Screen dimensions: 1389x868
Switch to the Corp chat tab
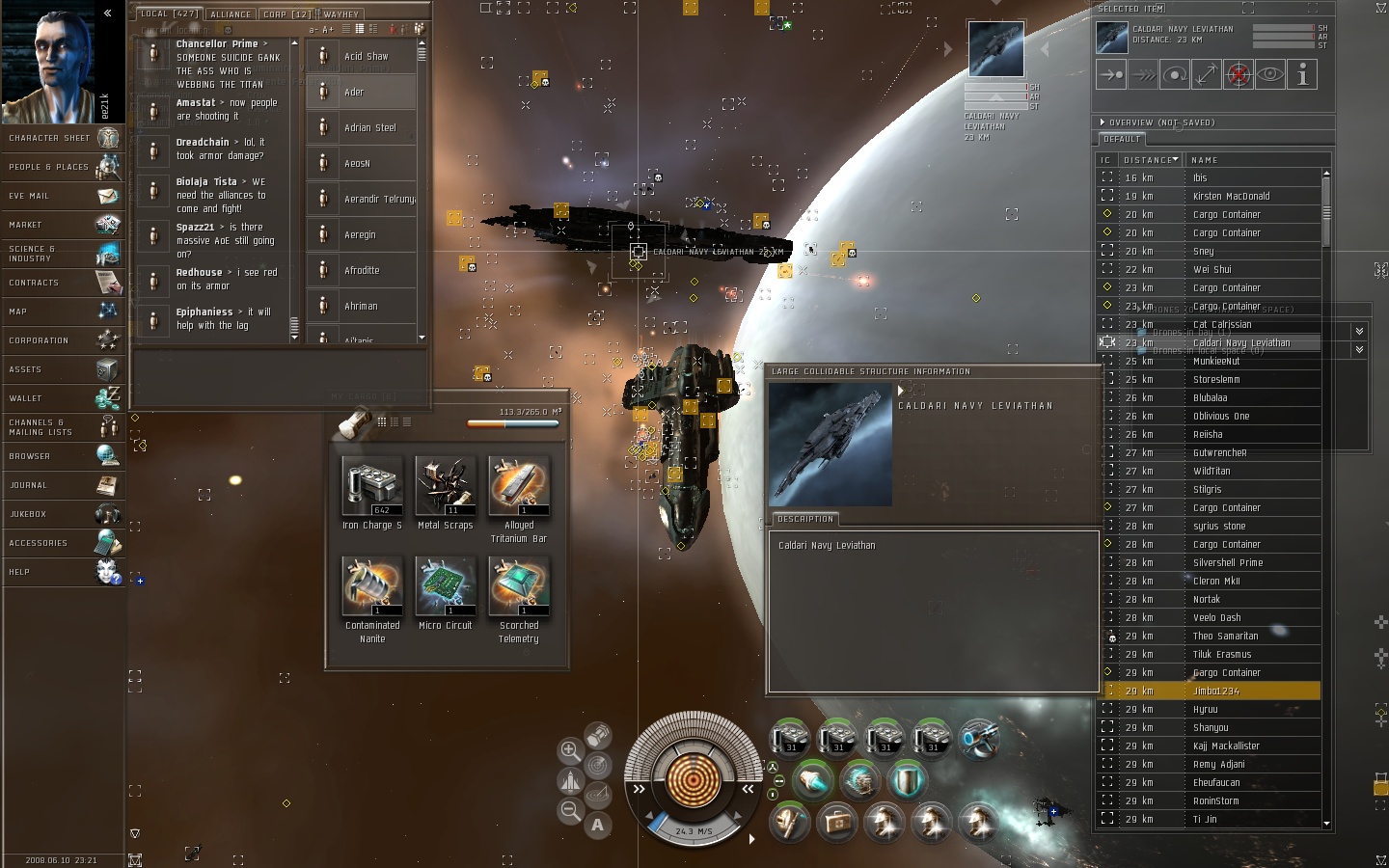point(286,14)
